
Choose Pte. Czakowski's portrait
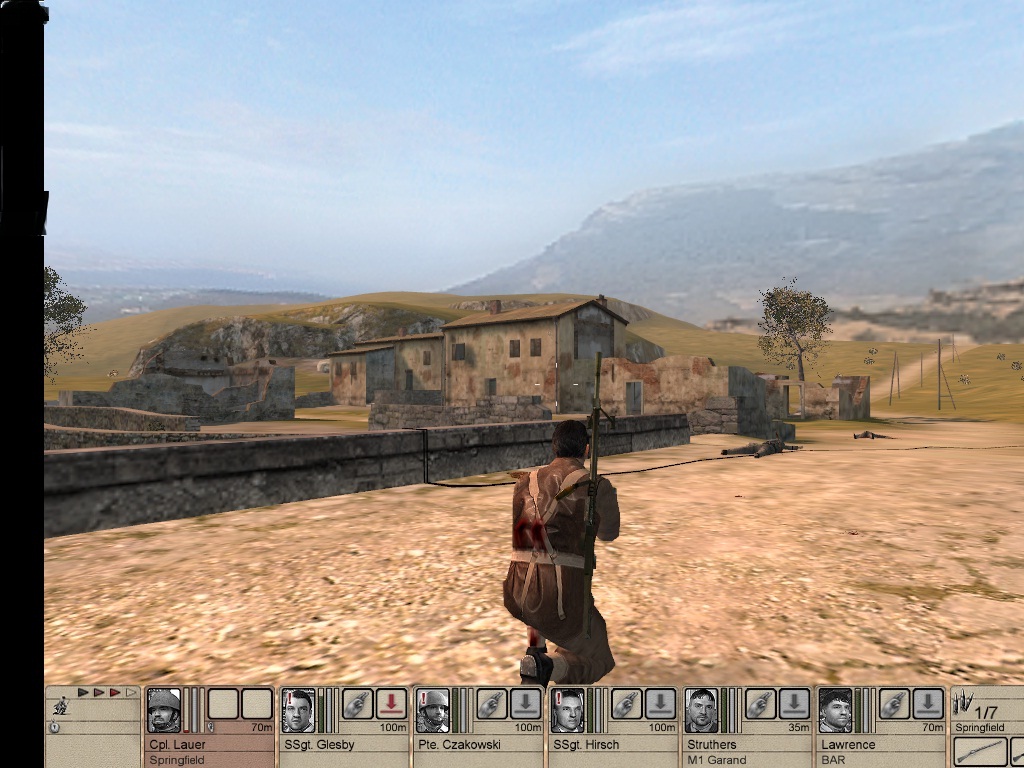[x=433, y=710]
